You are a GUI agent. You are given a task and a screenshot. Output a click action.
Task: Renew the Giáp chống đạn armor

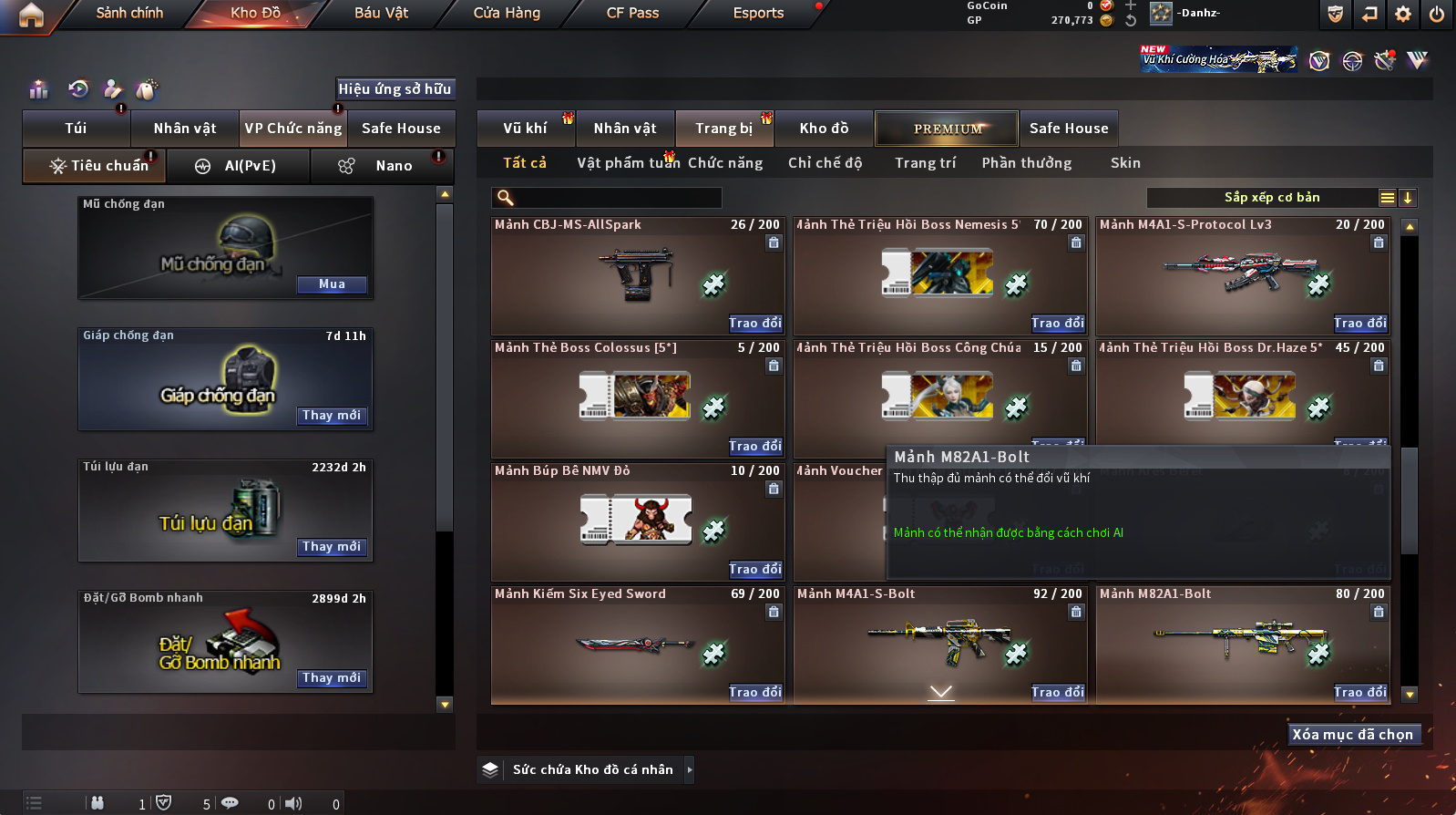click(x=332, y=416)
